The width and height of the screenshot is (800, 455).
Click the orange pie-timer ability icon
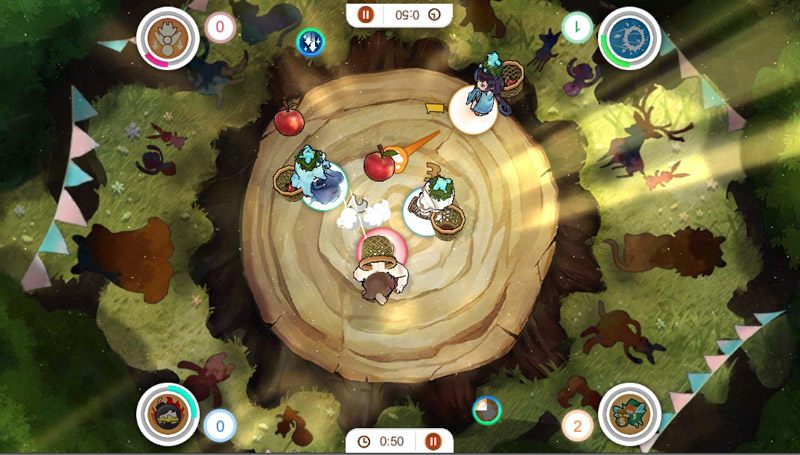click(487, 410)
